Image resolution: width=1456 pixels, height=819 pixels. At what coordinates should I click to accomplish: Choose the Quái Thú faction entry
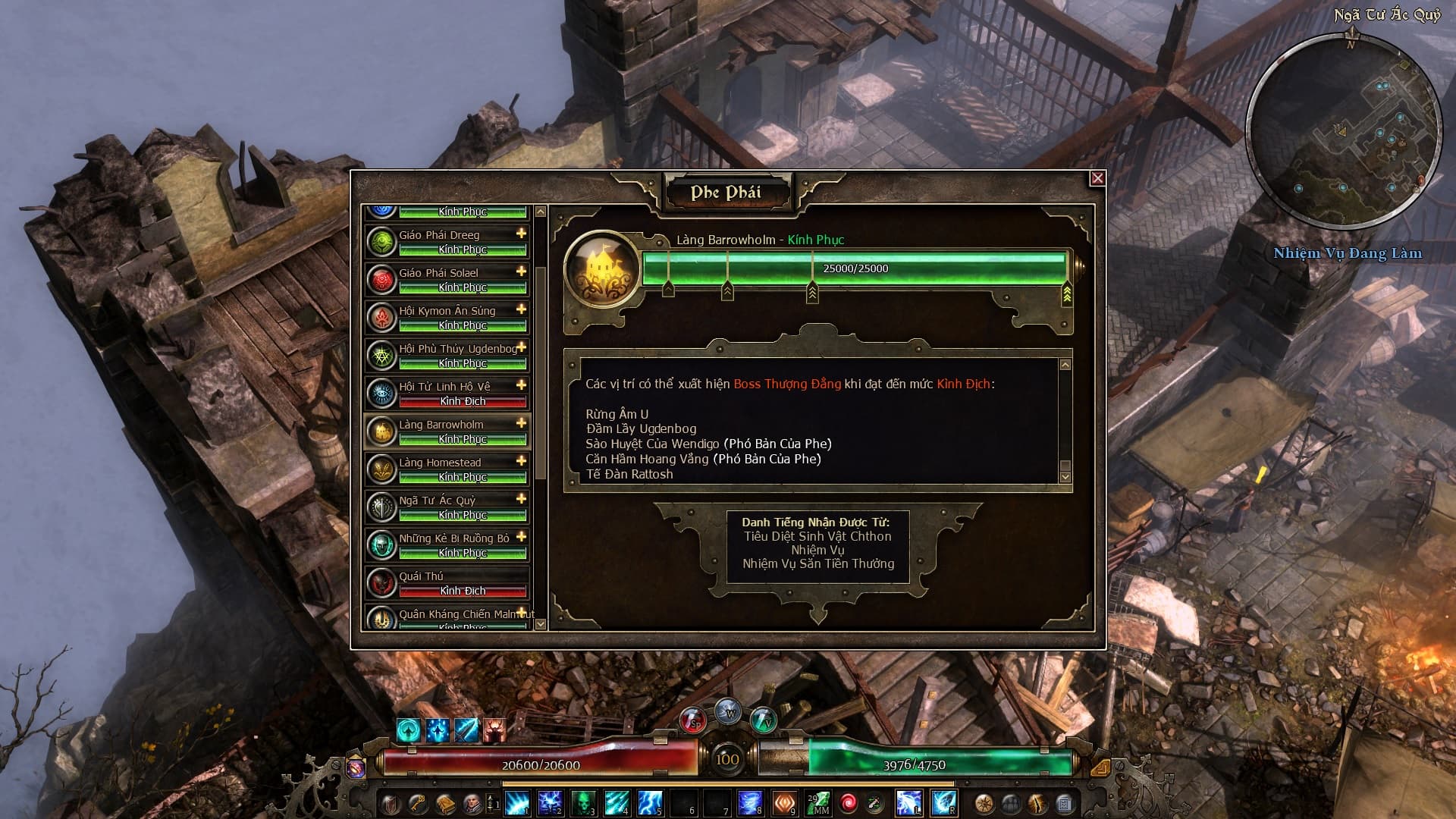447,583
